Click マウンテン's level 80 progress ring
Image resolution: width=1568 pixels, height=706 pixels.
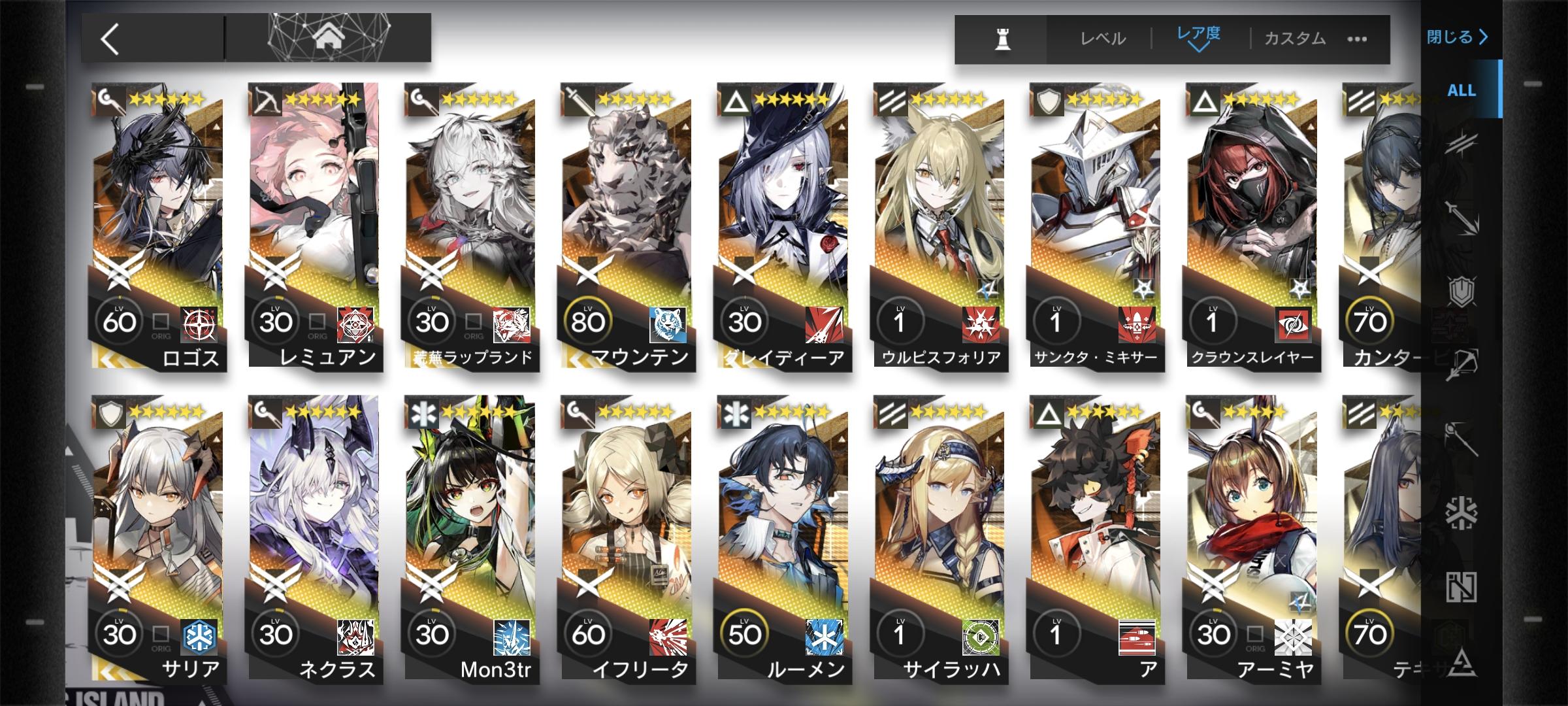pos(587,320)
